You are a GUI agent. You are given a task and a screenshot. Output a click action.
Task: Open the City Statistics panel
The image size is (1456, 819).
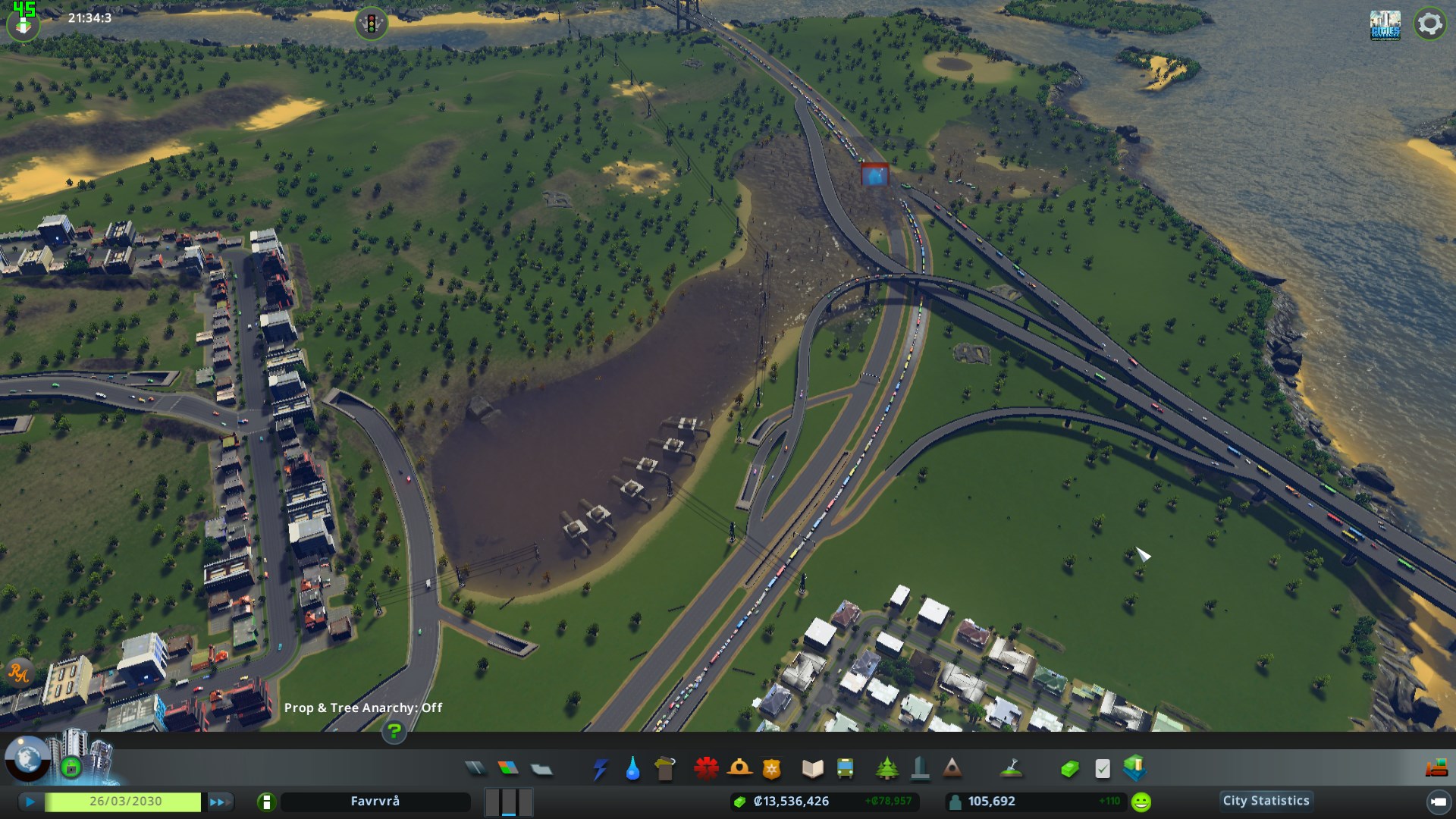1265,801
